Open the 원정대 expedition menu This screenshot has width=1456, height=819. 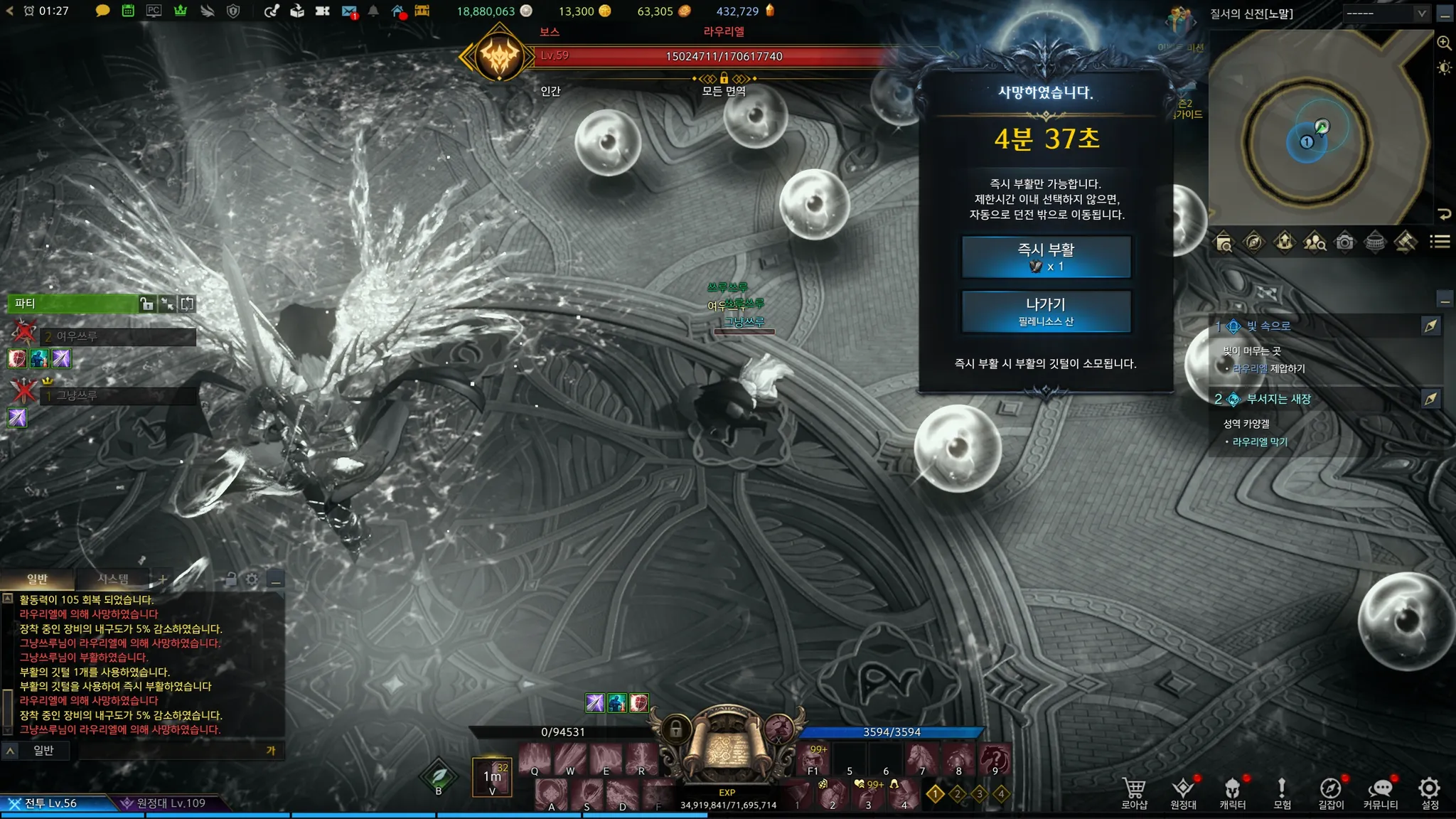click(1183, 793)
